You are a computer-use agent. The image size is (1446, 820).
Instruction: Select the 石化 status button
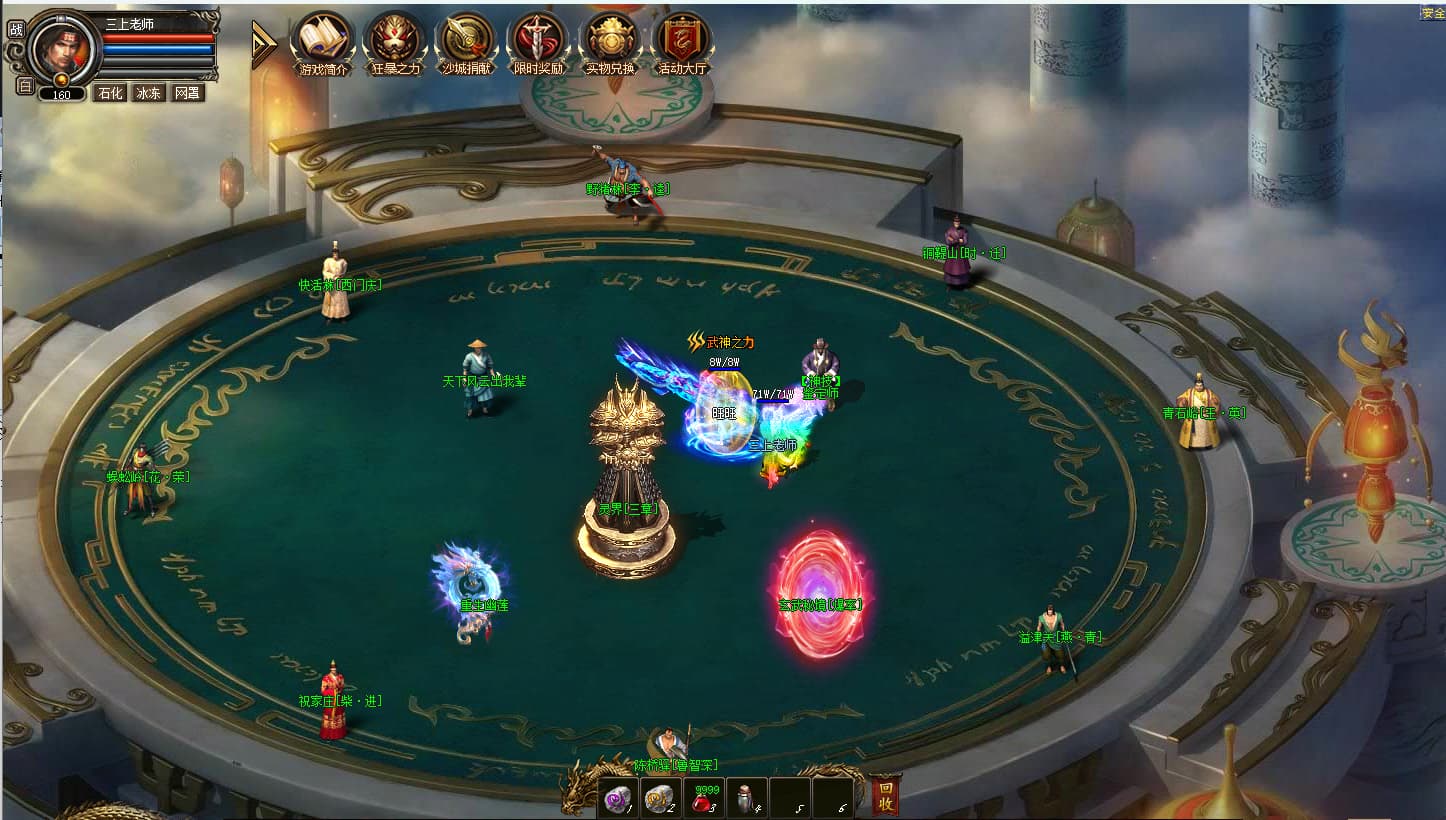click(109, 93)
